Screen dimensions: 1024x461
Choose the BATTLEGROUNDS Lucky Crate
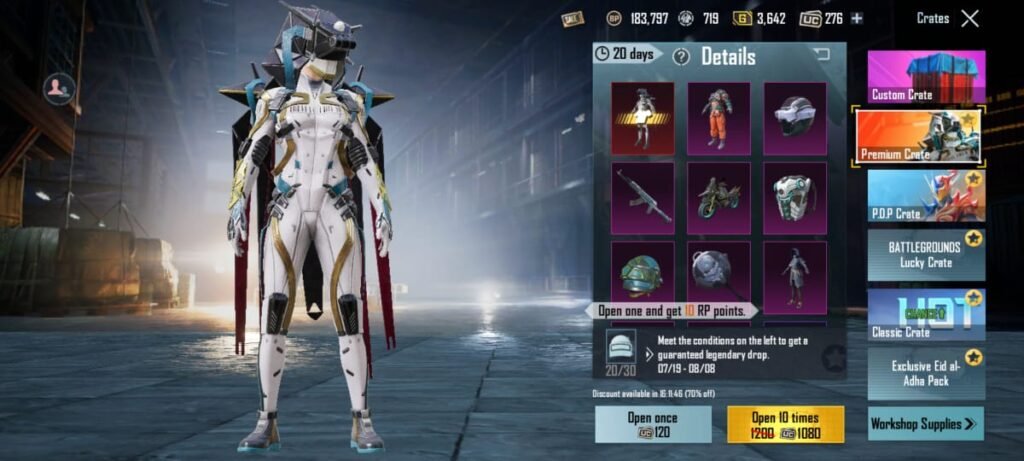click(925, 254)
